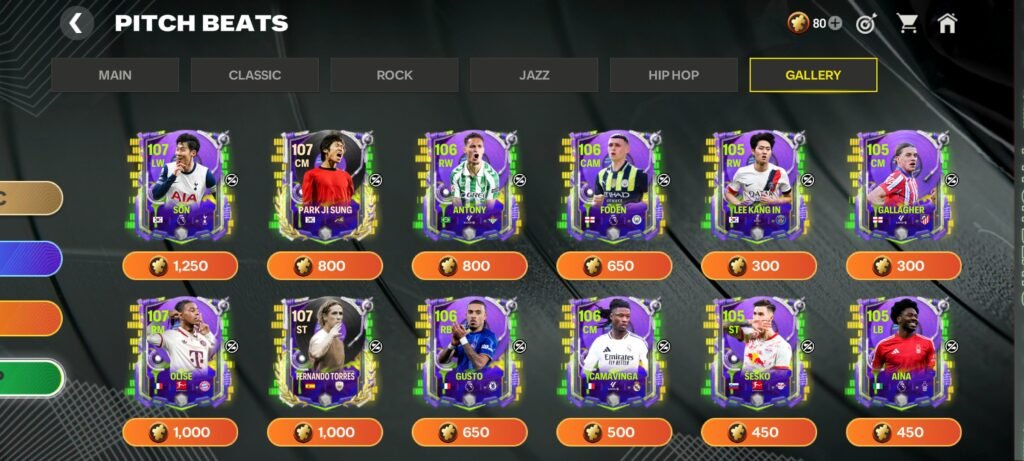Choose the Foden 106 CAM card

point(614,185)
